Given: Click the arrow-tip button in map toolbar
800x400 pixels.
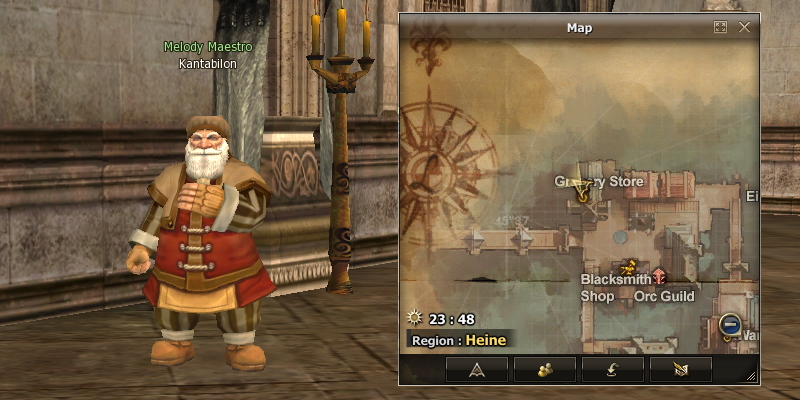Looking at the screenshot, I should [476, 369].
